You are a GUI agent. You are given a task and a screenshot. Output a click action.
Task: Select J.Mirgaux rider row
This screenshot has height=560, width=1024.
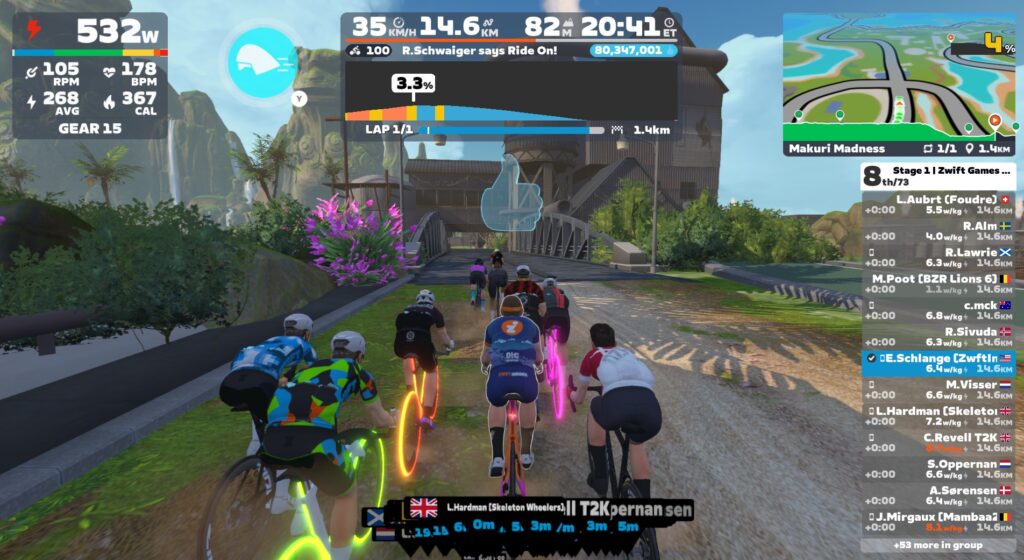tap(937, 520)
